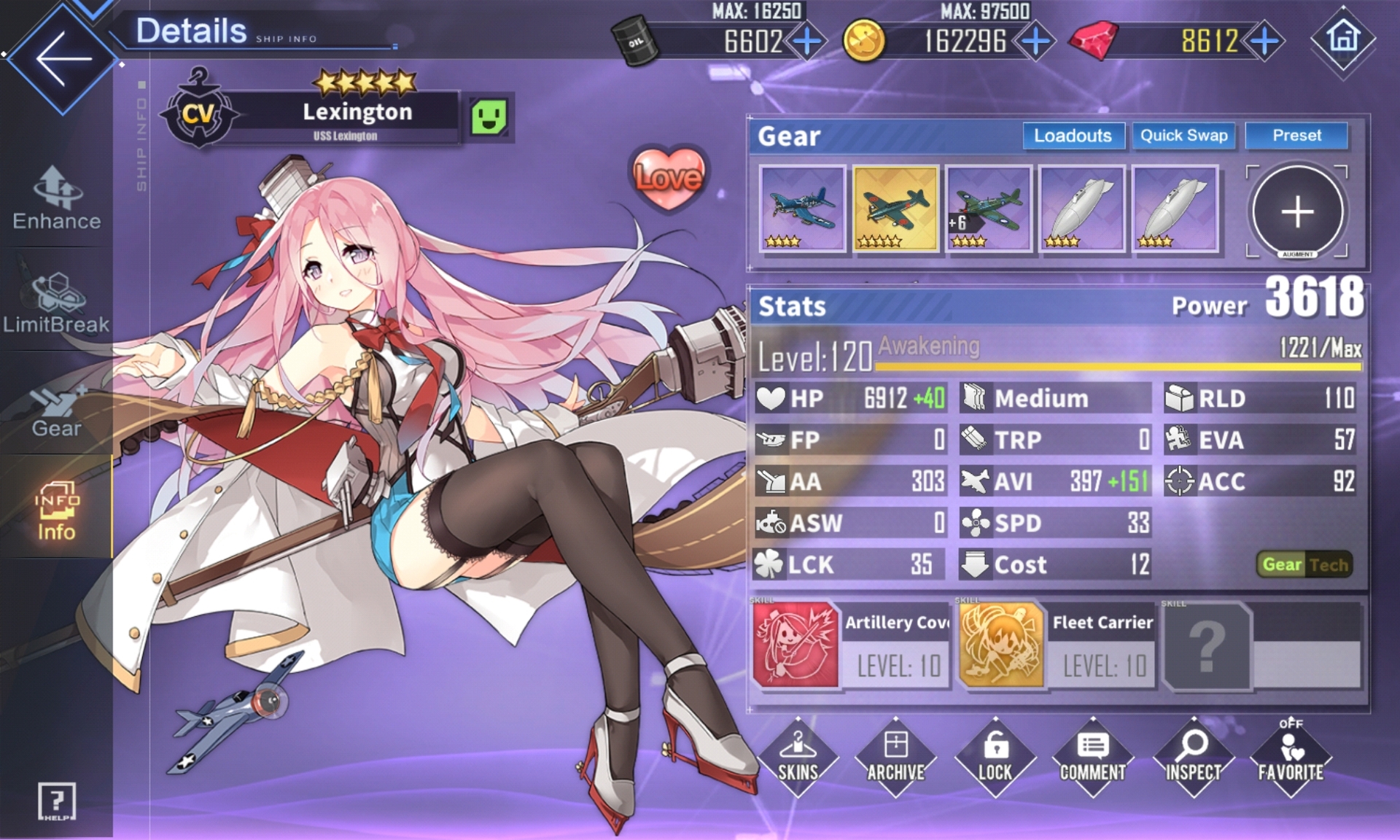Open the Skins menu
Viewport: 1400px width, 840px height.
point(798,758)
